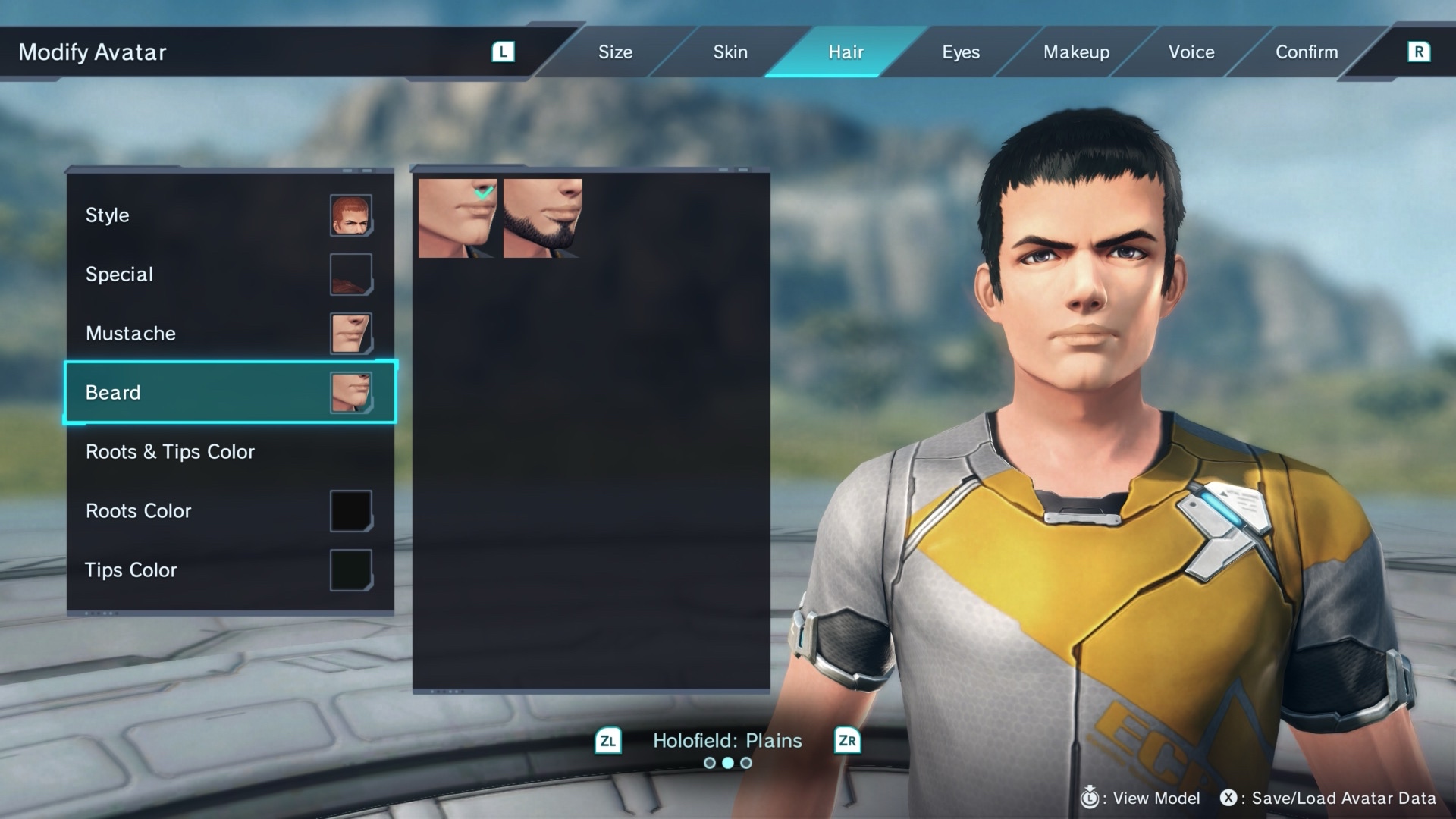The width and height of the screenshot is (1456, 819).
Task: Open the Skin tab
Action: click(730, 52)
